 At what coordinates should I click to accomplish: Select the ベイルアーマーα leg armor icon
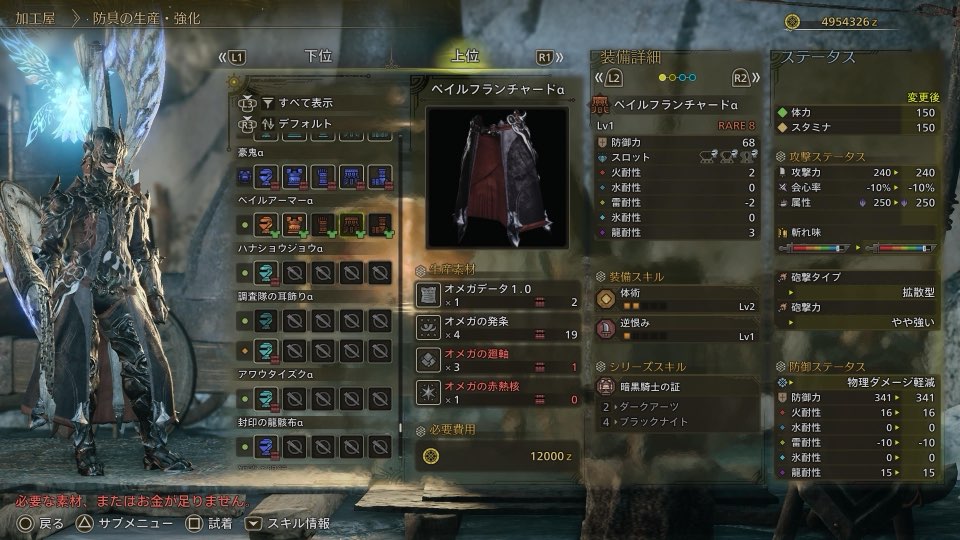pyautogui.click(x=380, y=224)
